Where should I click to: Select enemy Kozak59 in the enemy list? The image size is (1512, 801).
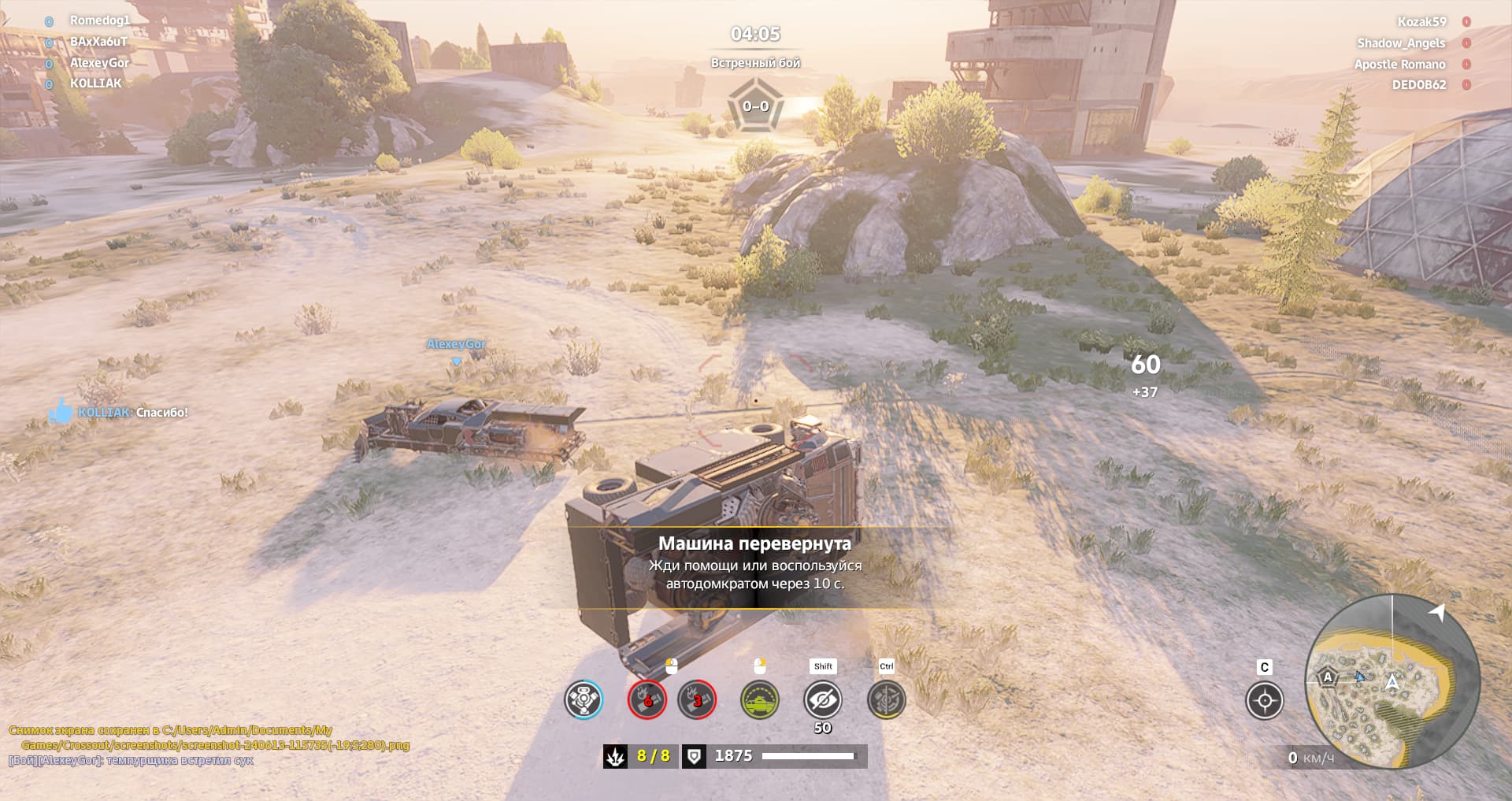[x=1421, y=22]
